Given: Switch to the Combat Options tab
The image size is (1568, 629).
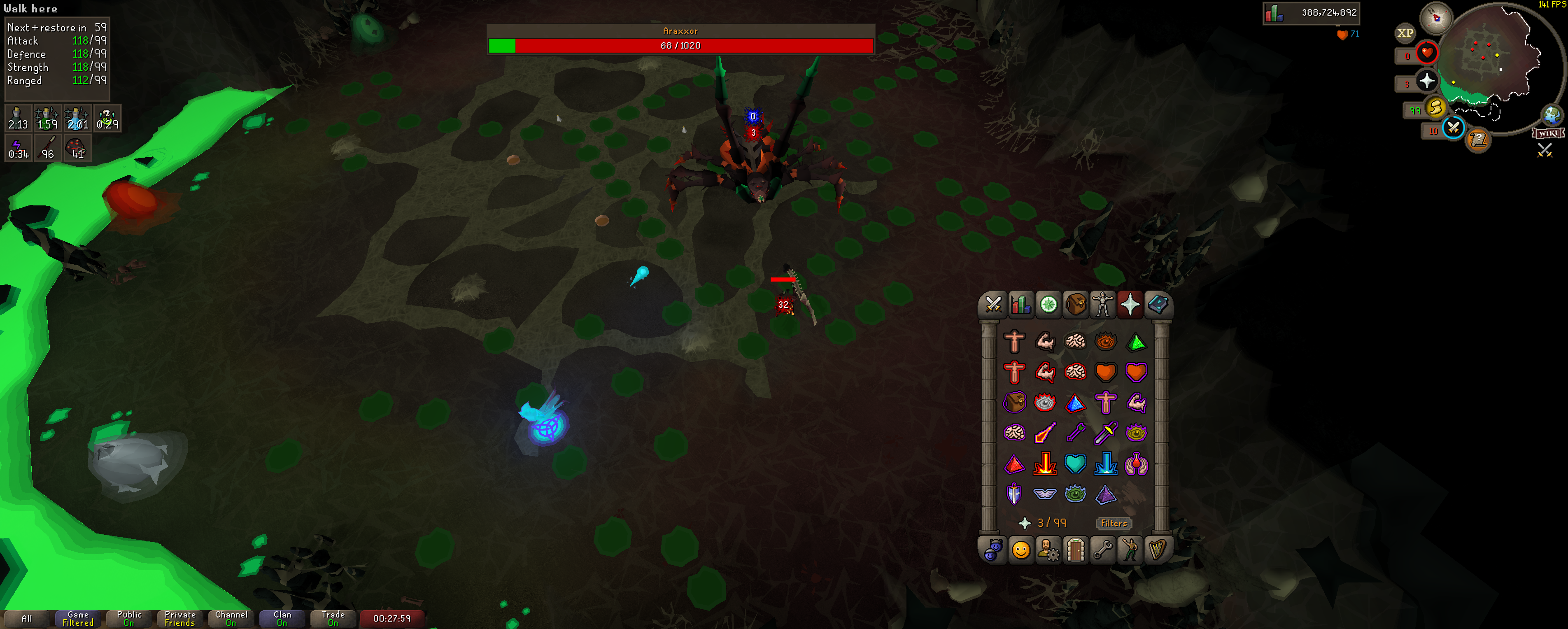Looking at the screenshot, I should tap(993, 305).
